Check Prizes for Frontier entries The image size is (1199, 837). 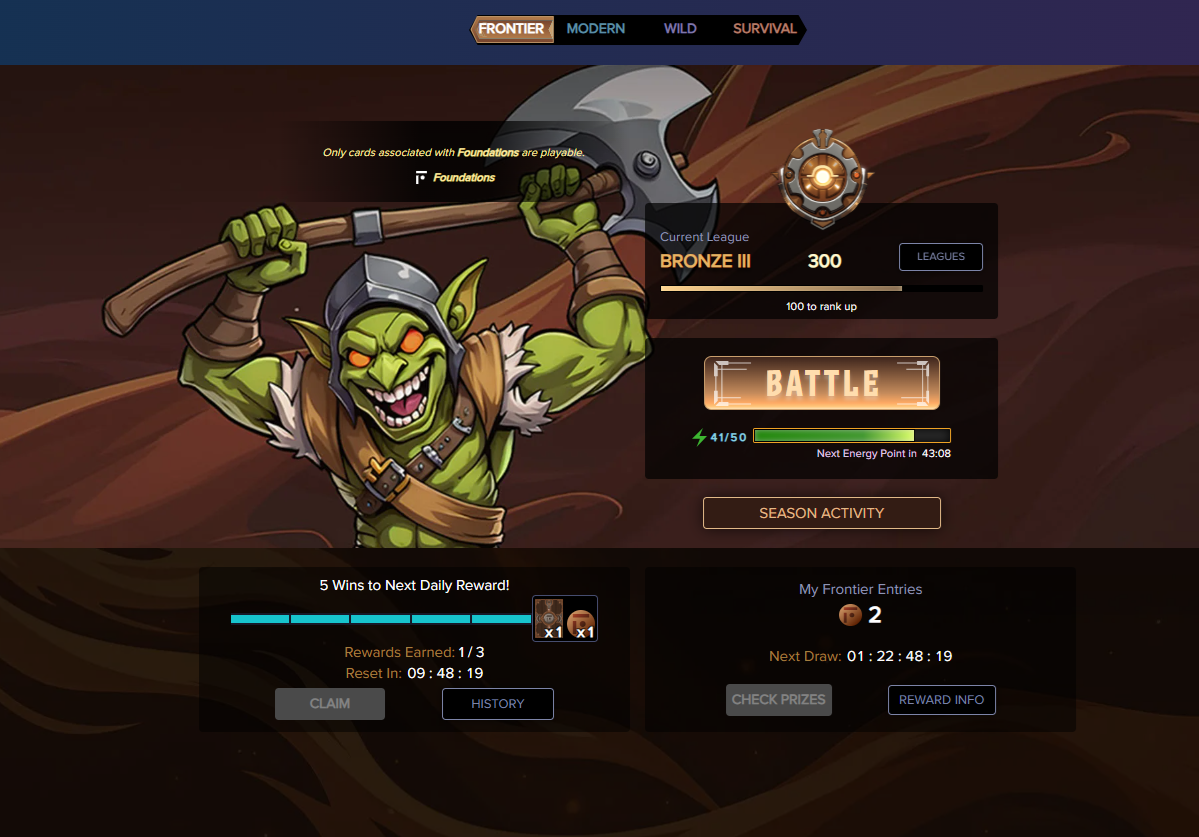778,700
